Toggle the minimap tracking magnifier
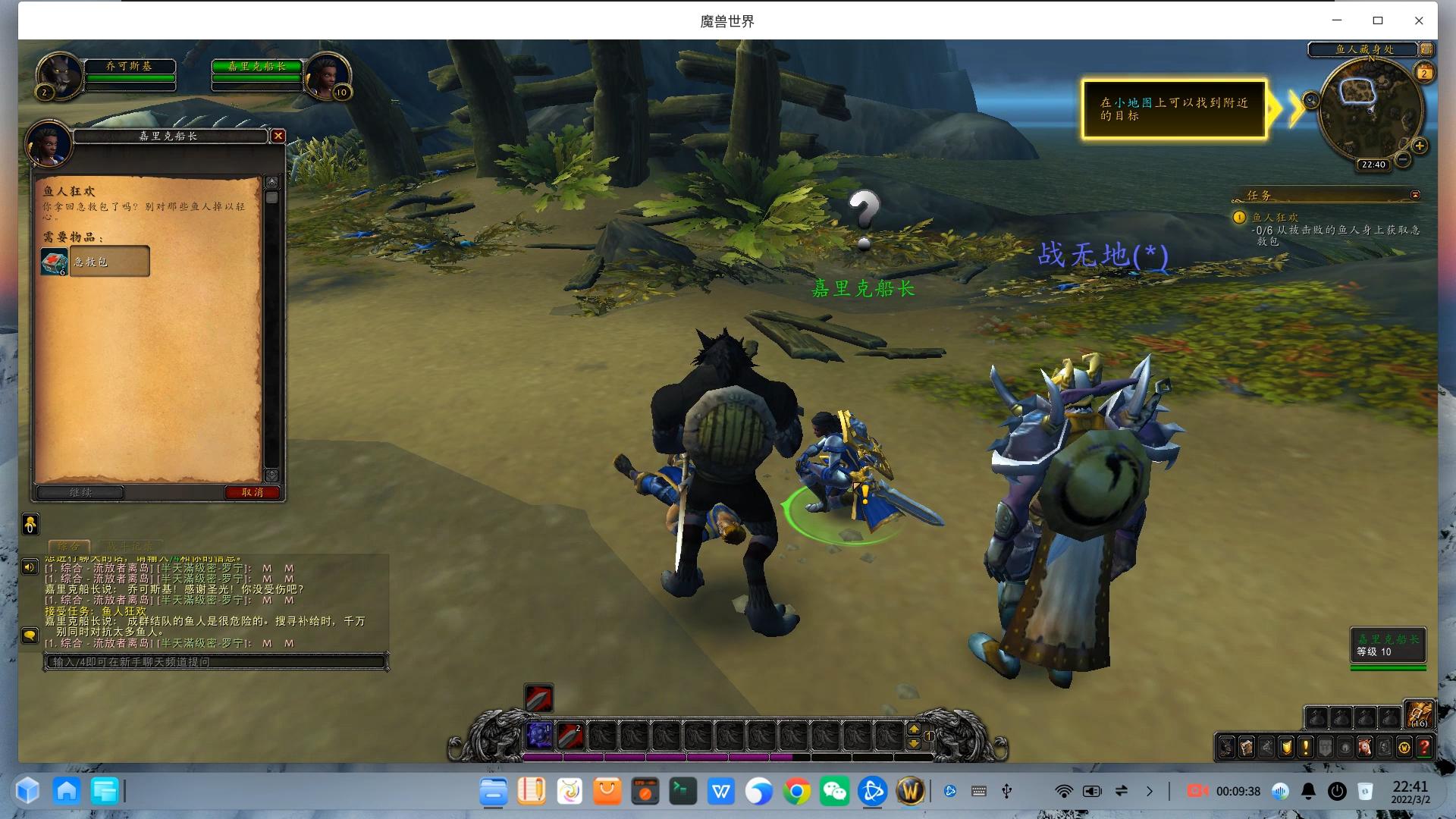The width and height of the screenshot is (1456, 819). point(1311,100)
